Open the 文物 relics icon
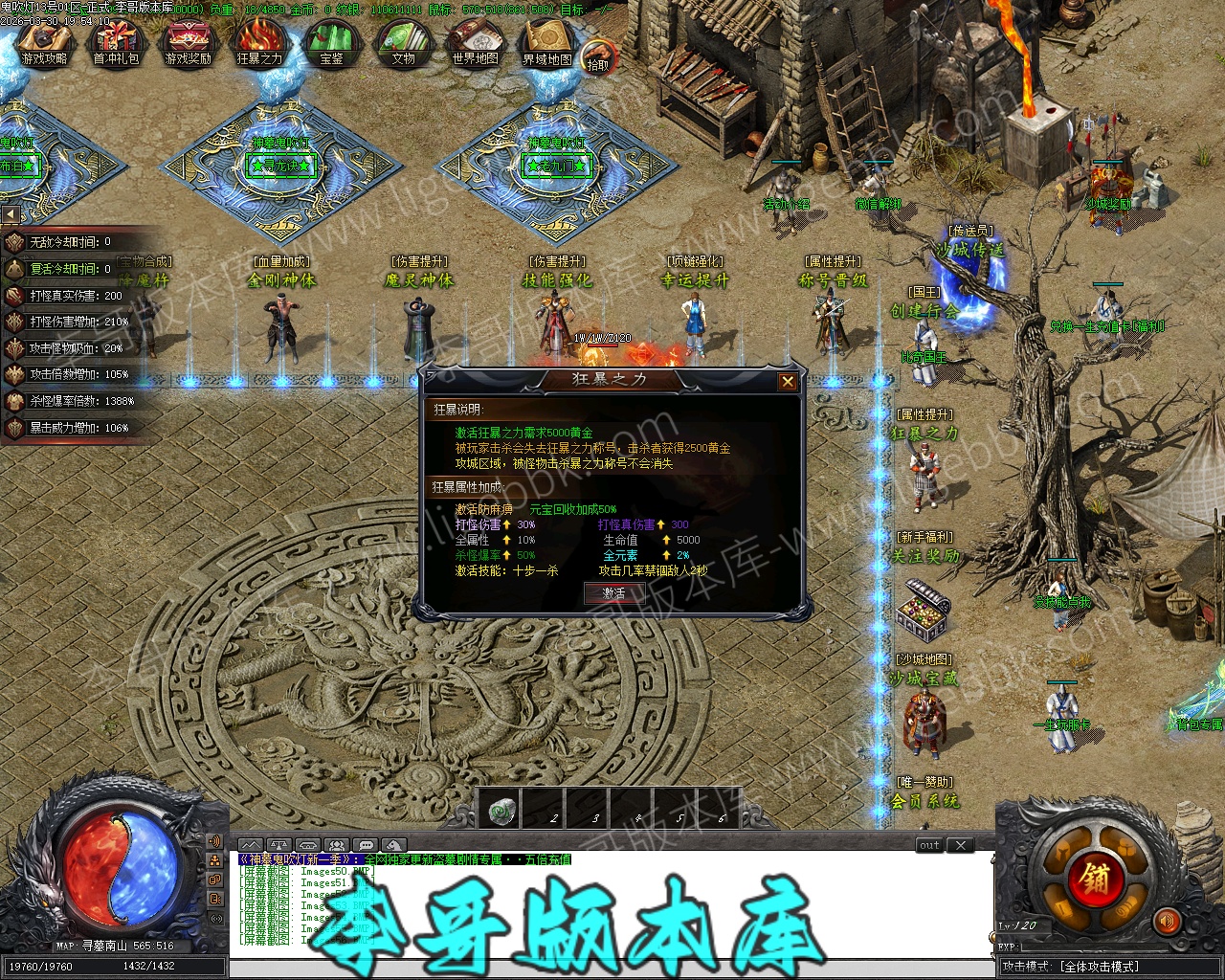This screenshot has width=1225, height=980. [403, 45]
